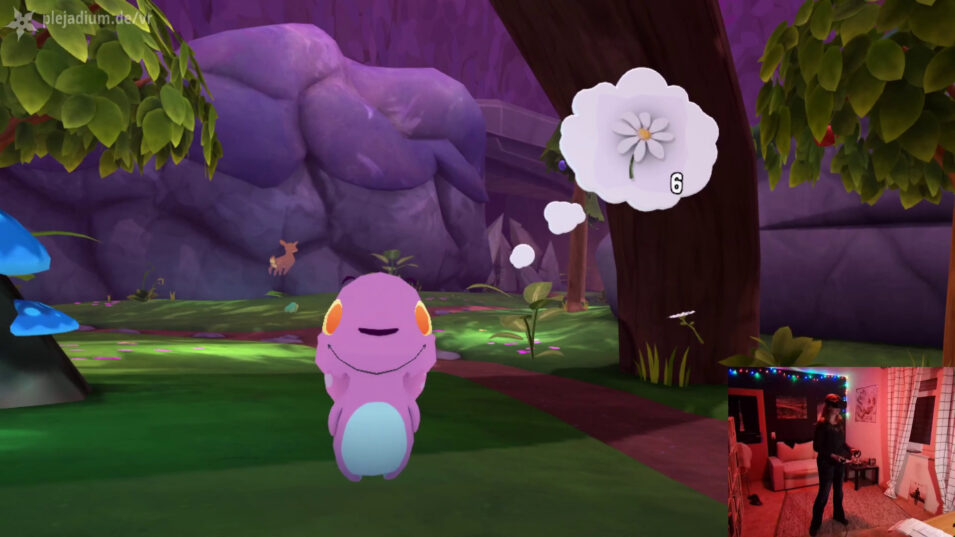Select the daisy request thought bubble

[x=639, y=139]
